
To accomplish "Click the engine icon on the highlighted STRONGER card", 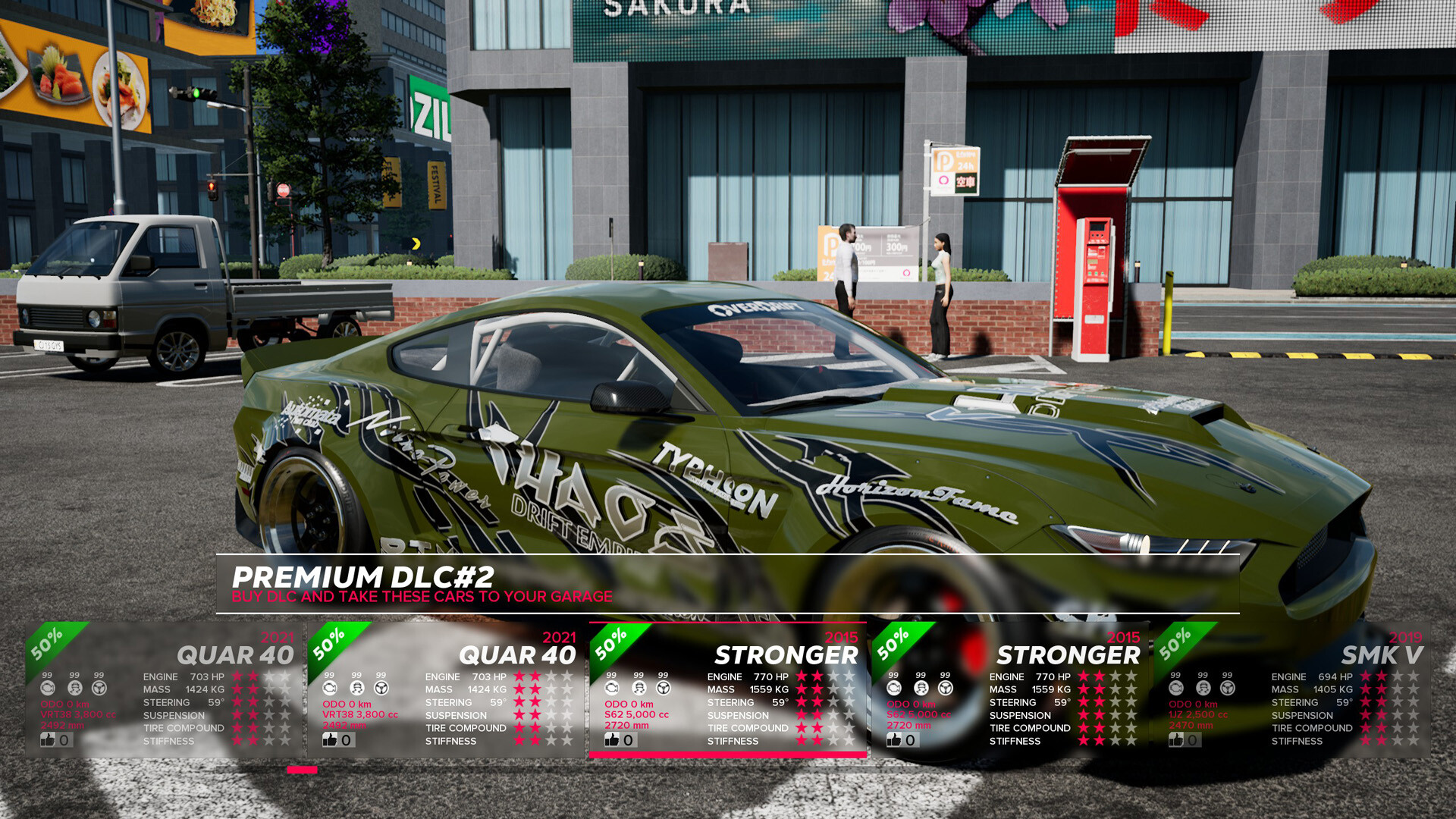I will tap(613, 689).
